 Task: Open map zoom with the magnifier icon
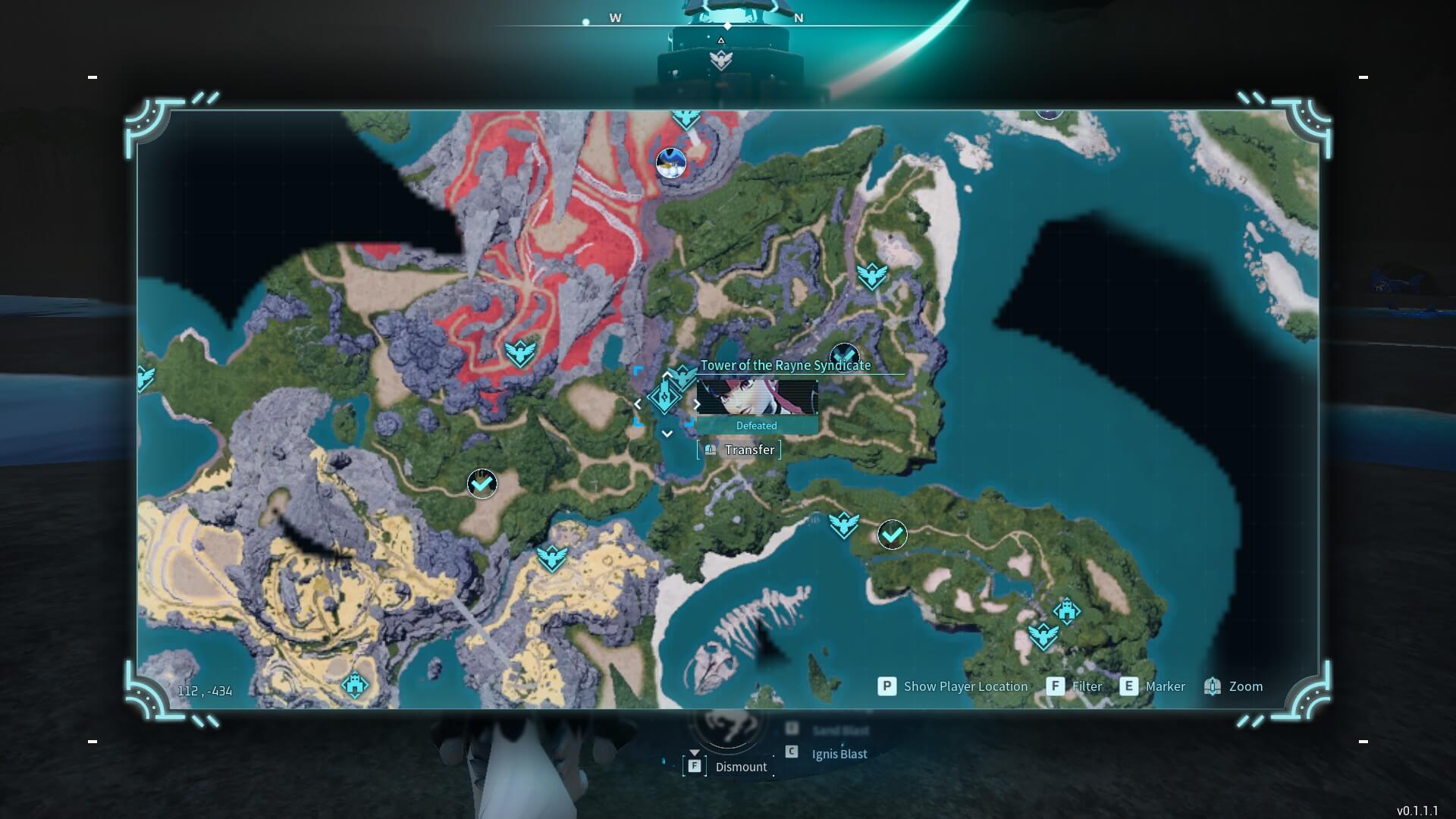pyautogui.click(x=1213, y=686)
